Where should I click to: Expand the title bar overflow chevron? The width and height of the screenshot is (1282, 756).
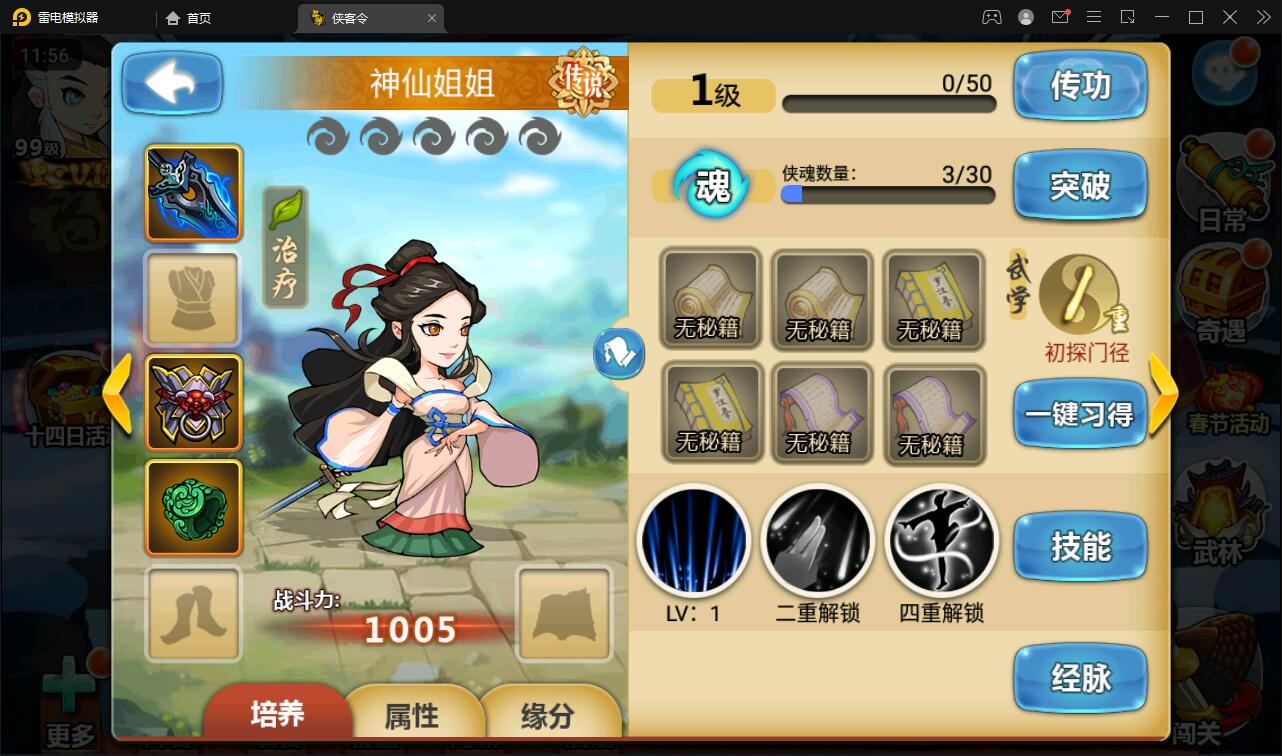pyautogui.click(x=1261, y=17)
